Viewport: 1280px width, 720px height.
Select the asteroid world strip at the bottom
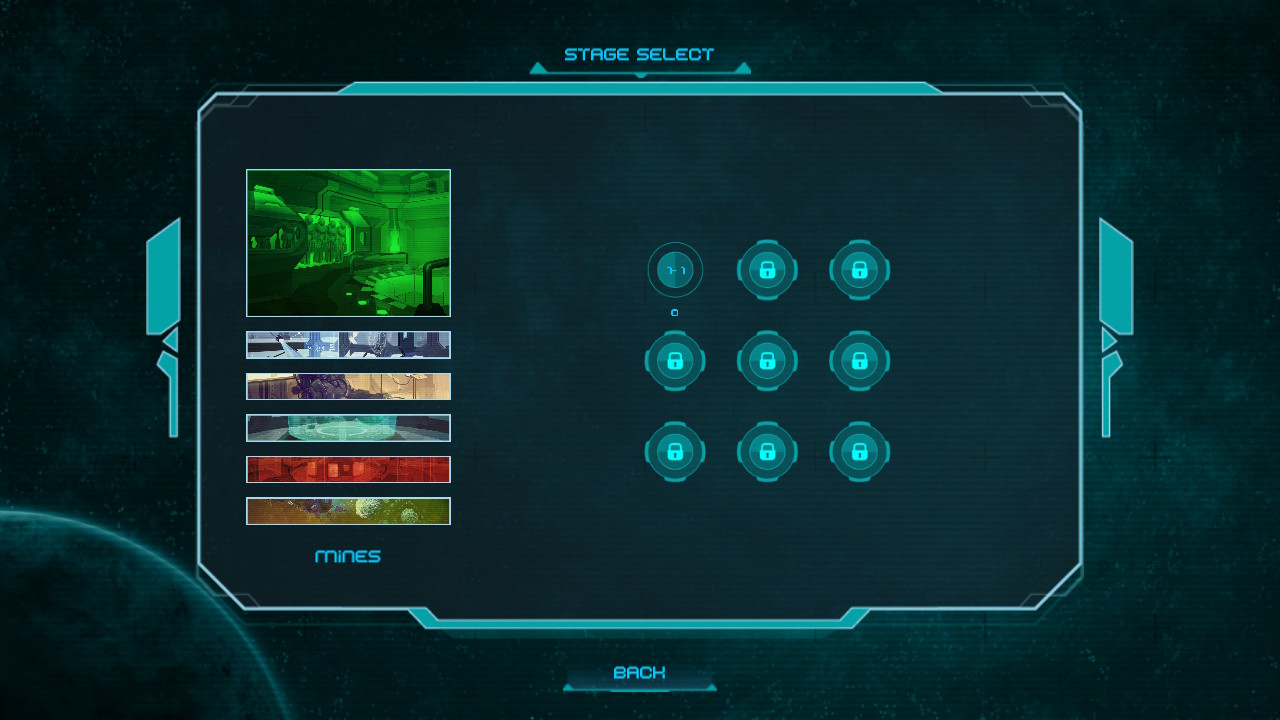pyautogui.click(x=348, y=510)
